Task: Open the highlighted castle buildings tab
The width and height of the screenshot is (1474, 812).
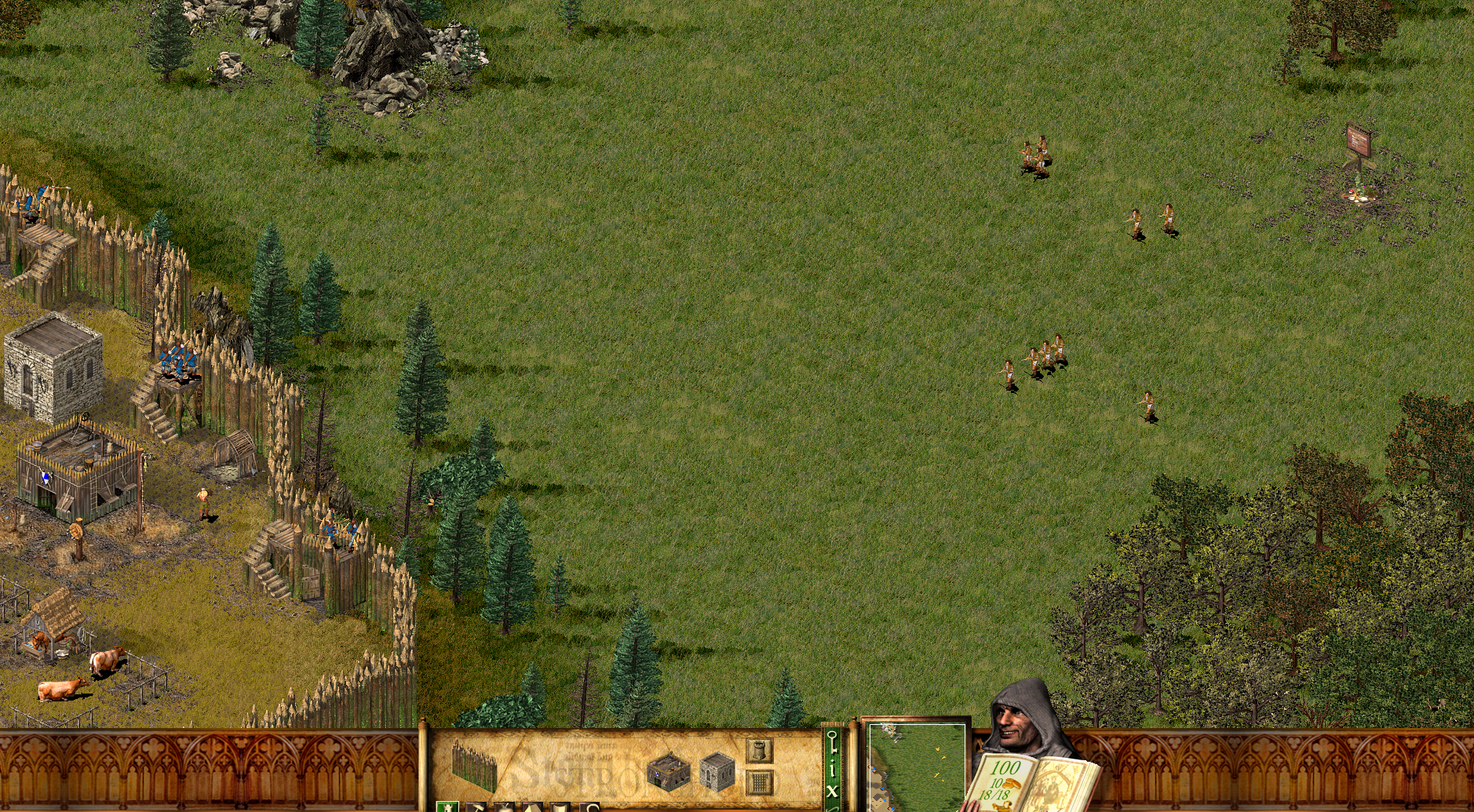Action: point(449,807)
